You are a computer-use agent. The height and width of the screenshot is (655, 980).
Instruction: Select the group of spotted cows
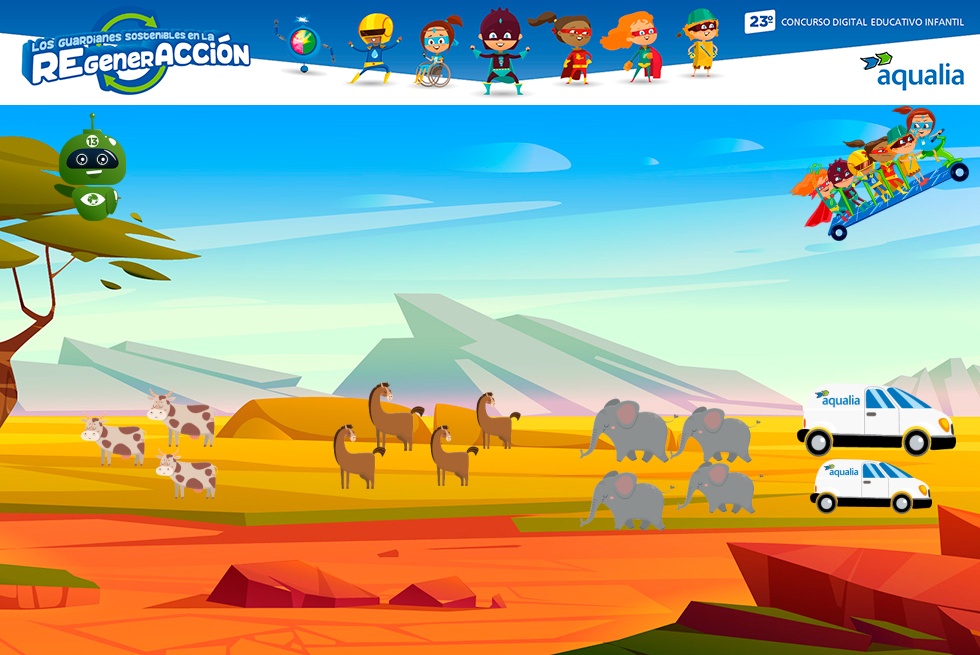[x=152, y=443]
